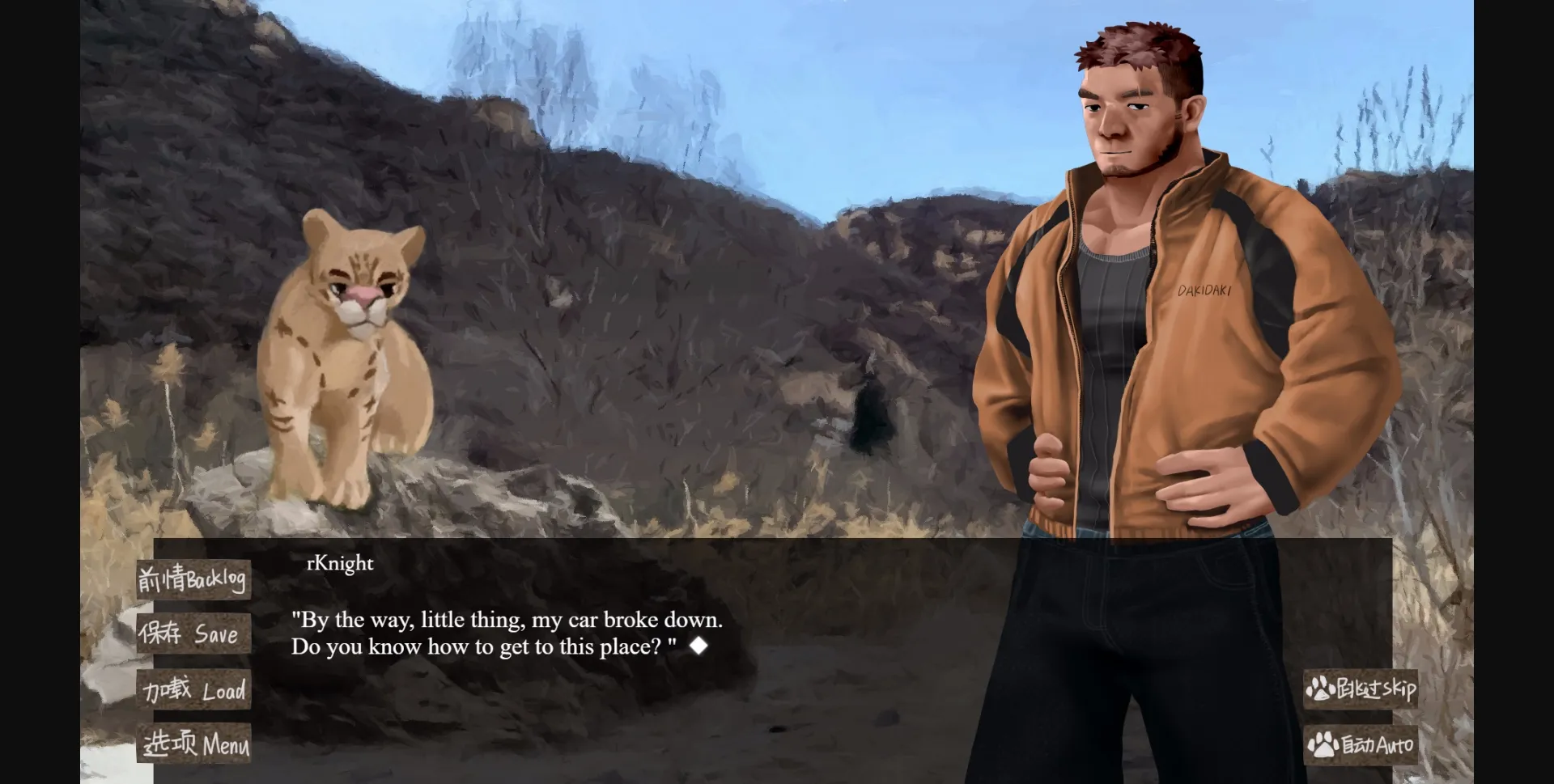Image resolution: width=1554 pixels, height=784 pixels.
Task: Click the paw icon on the Skip button
Action: point(1320,689)
